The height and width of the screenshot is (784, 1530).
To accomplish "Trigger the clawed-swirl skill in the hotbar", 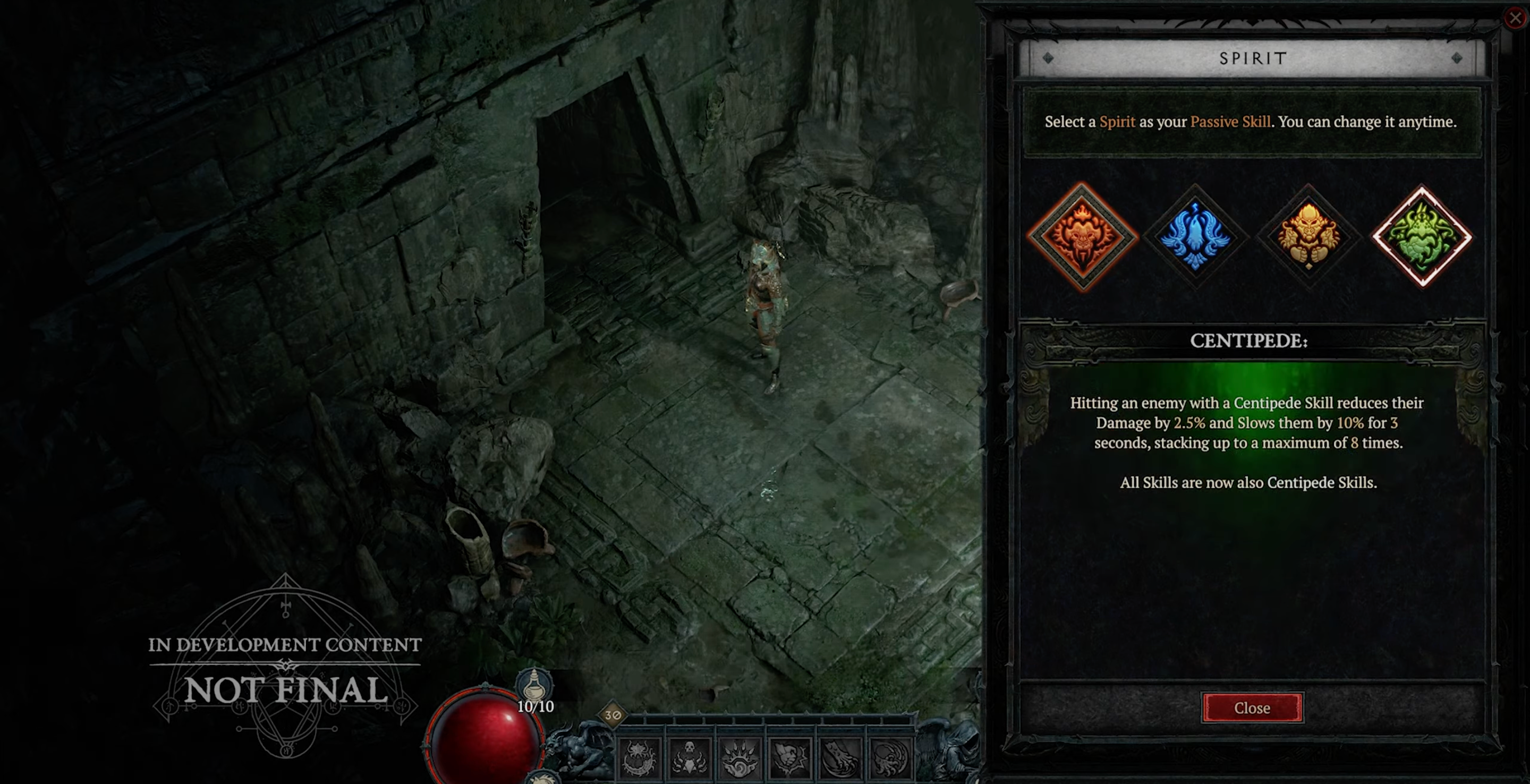I will (x=739, y=759).
